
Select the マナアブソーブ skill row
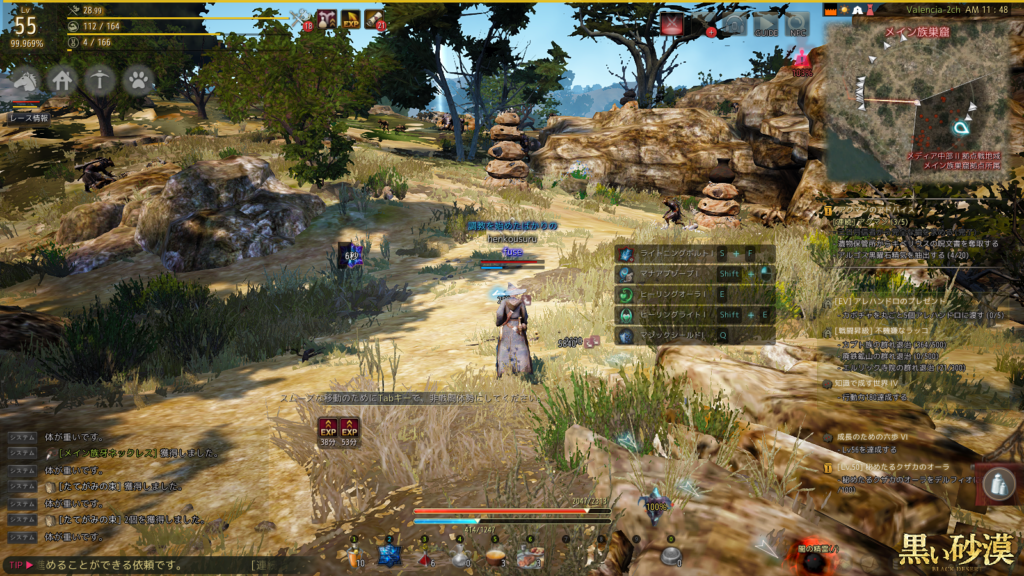(680, 274)
